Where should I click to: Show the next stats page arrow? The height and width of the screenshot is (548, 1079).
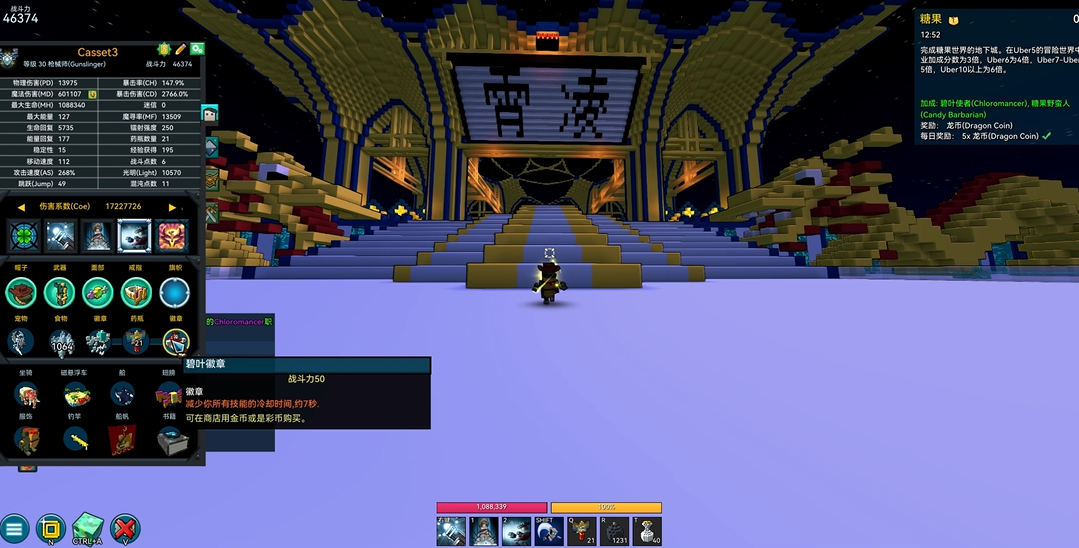[172, 207]
